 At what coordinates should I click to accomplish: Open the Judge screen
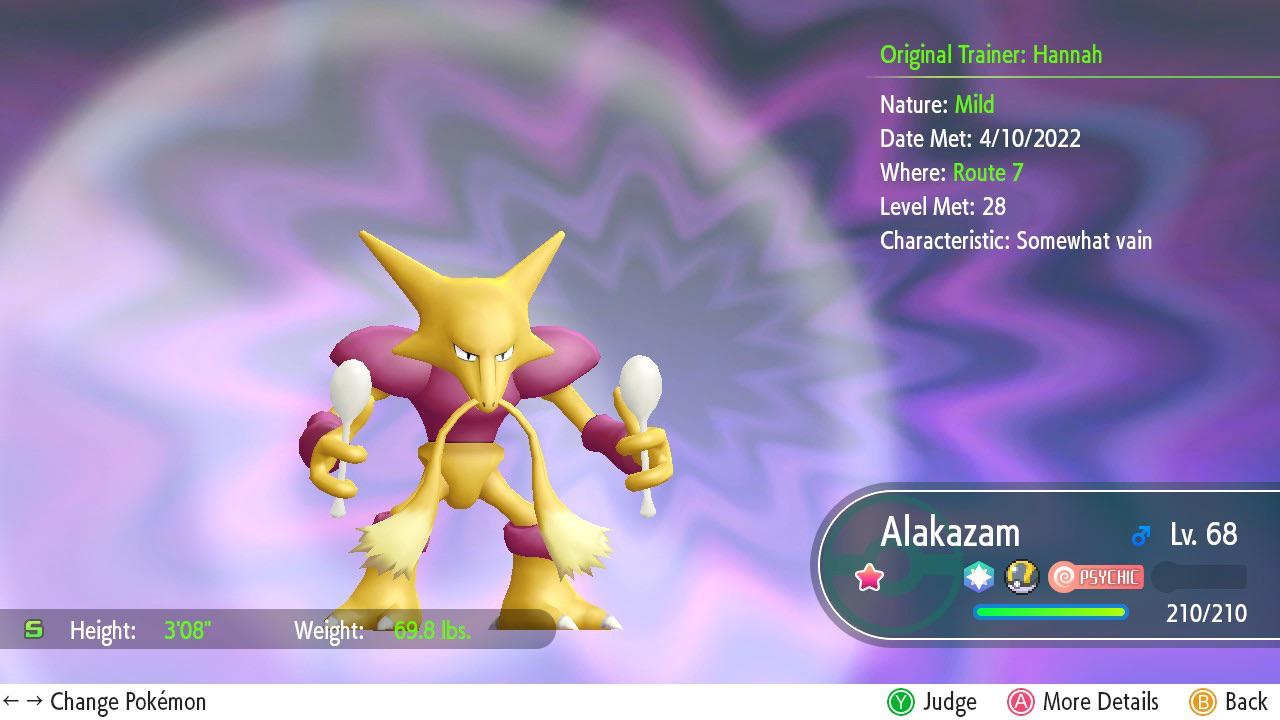pos(932,701)
